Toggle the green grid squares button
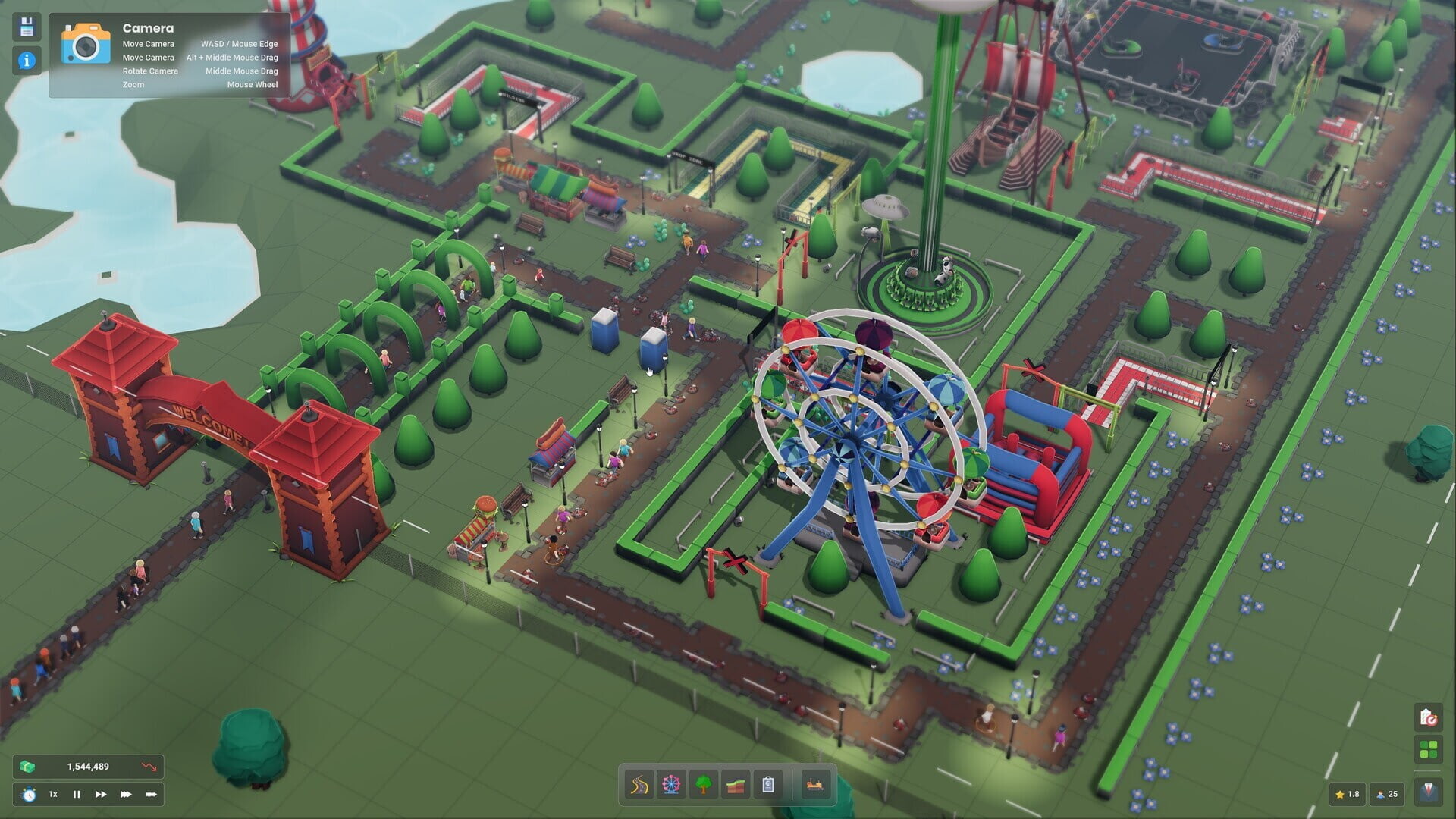Screen dimensions: 1456x819 coord(1428,751)
